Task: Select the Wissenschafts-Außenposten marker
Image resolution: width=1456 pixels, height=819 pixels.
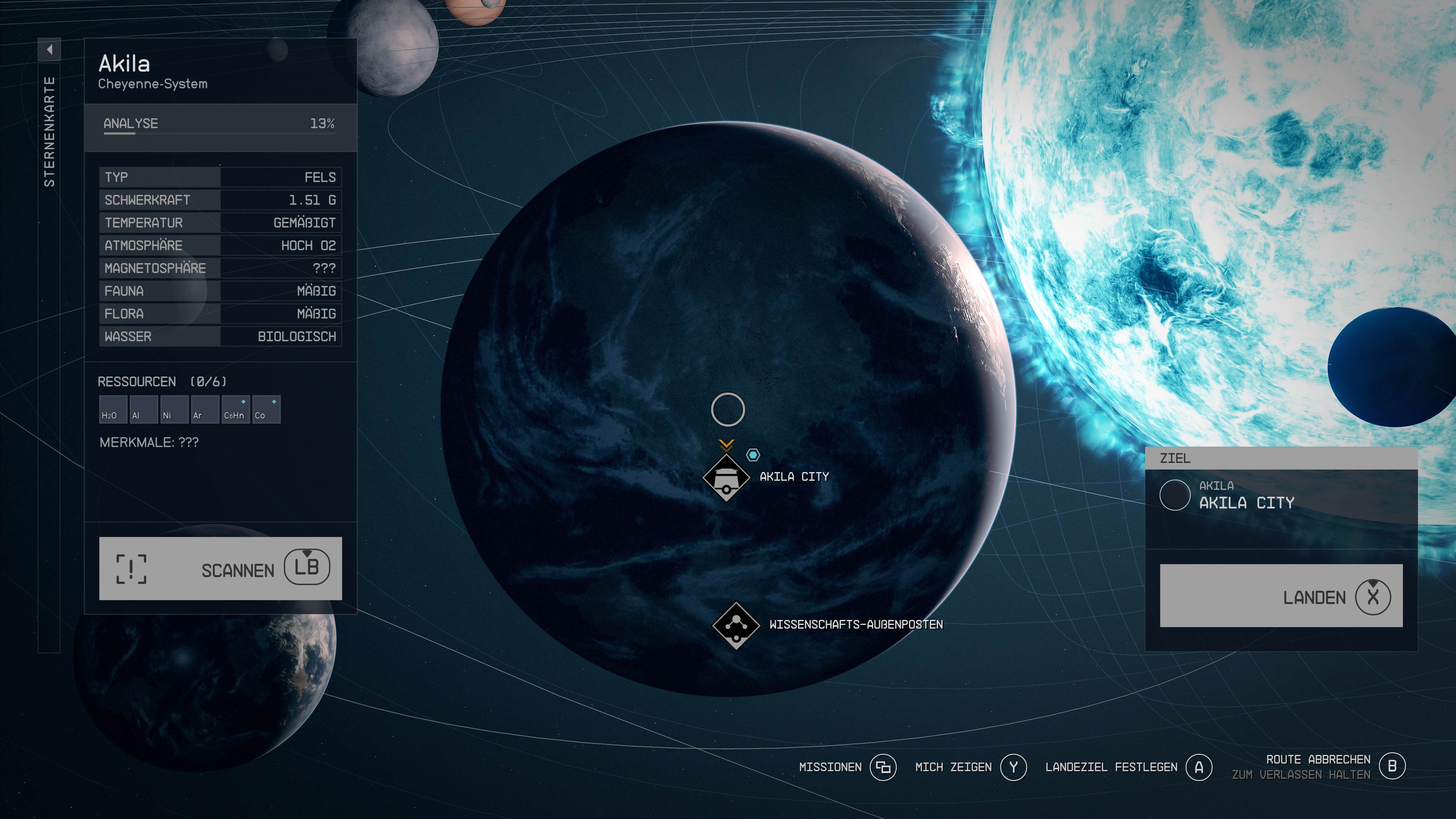Action: tap(736, 625)
